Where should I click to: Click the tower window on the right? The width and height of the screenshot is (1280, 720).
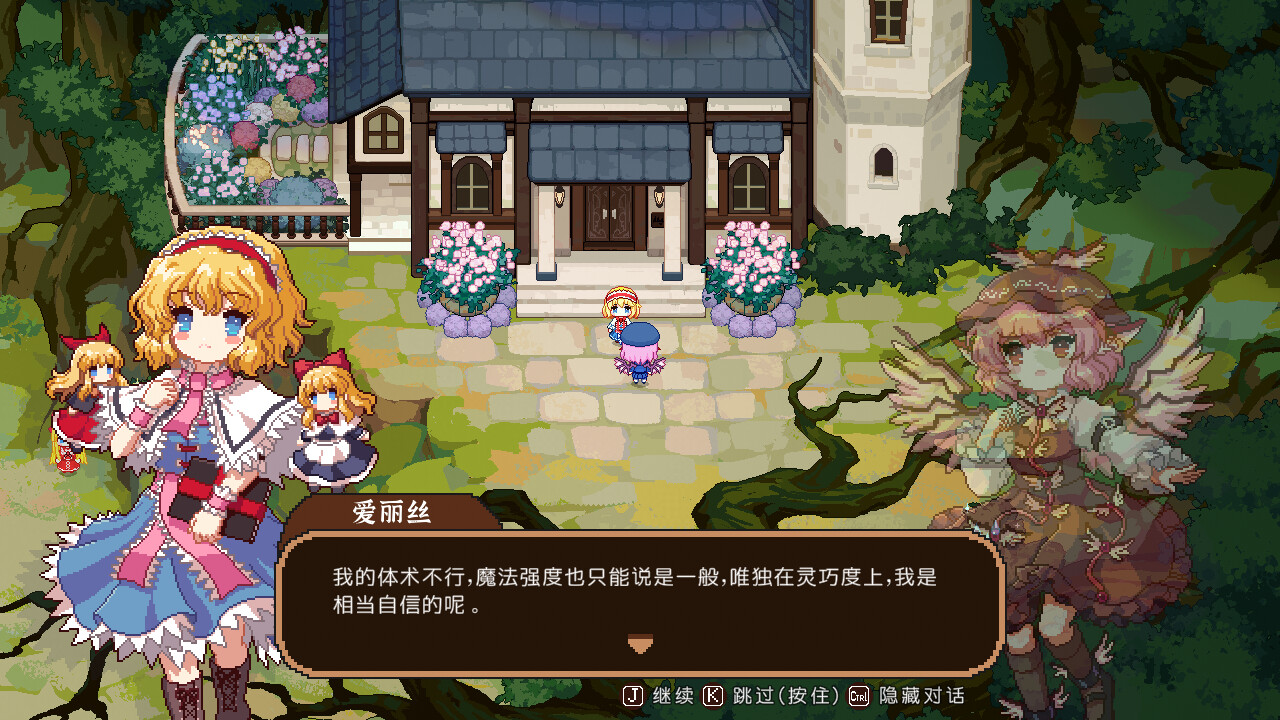tap(886, 165)
